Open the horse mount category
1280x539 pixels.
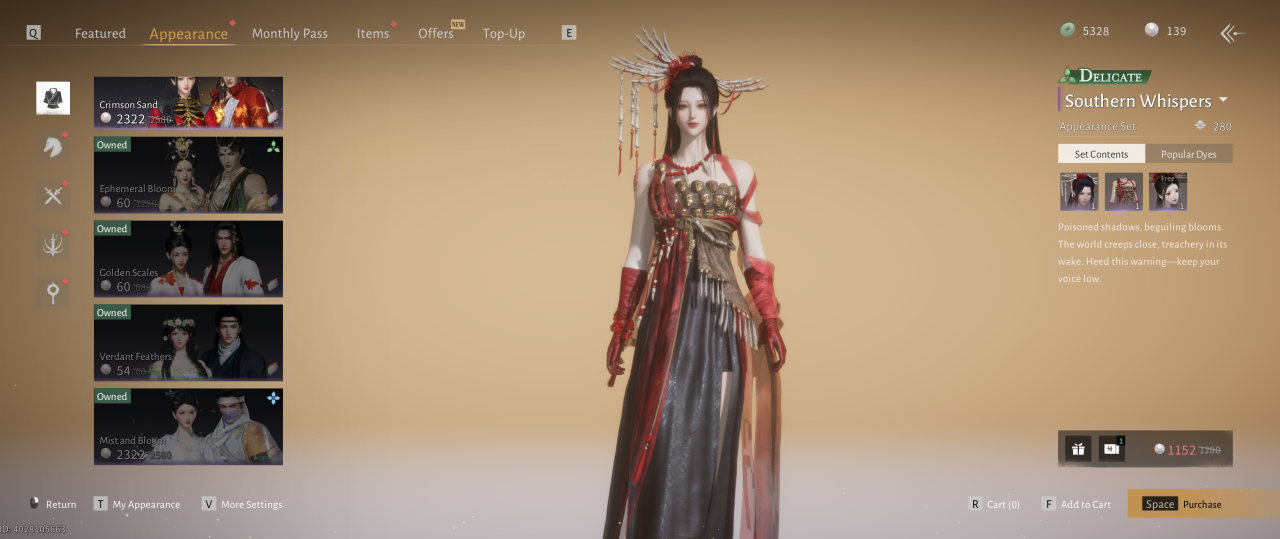click(x=53, y=147)
